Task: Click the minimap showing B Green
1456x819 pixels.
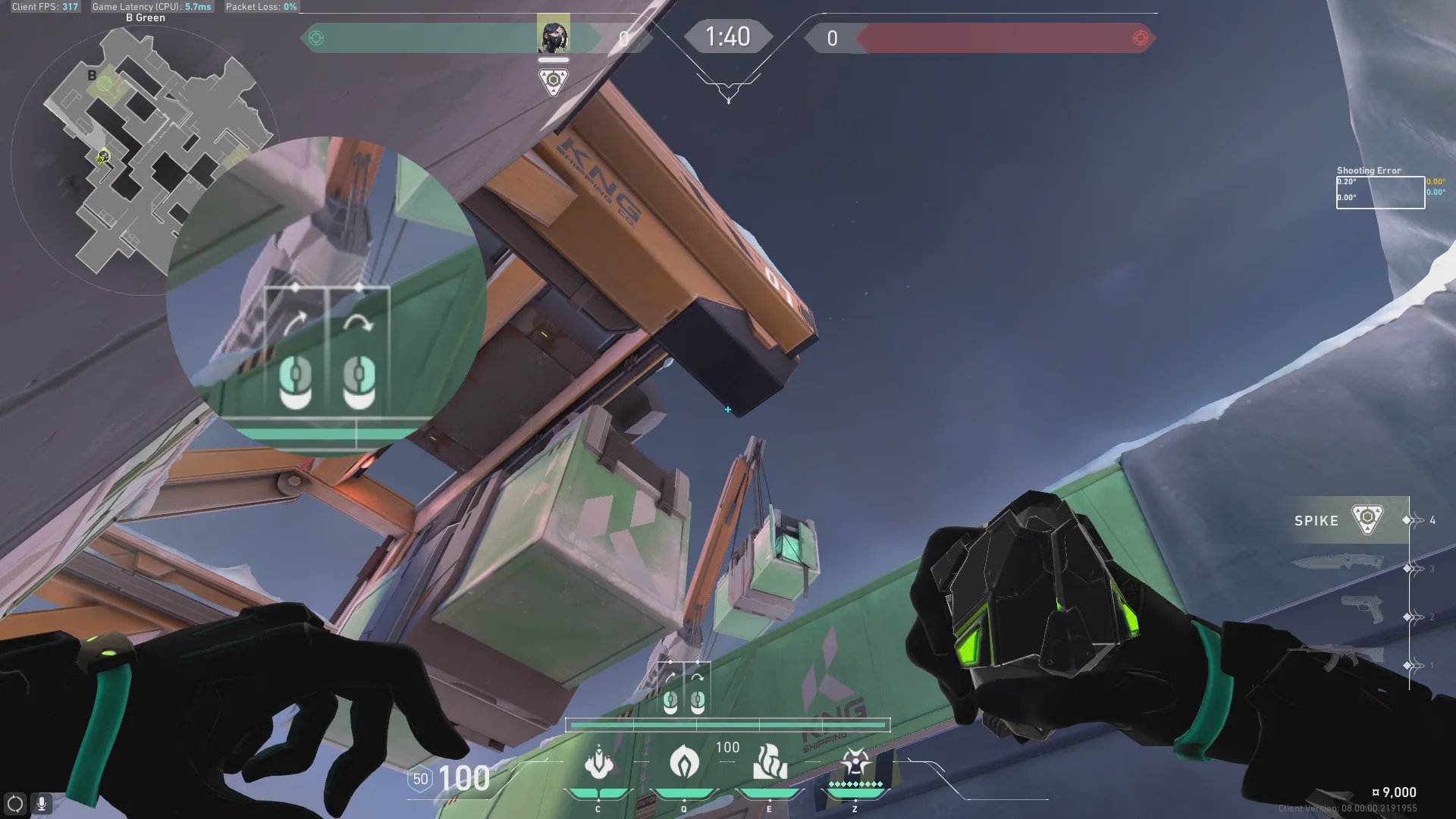Action: (144, 152)
